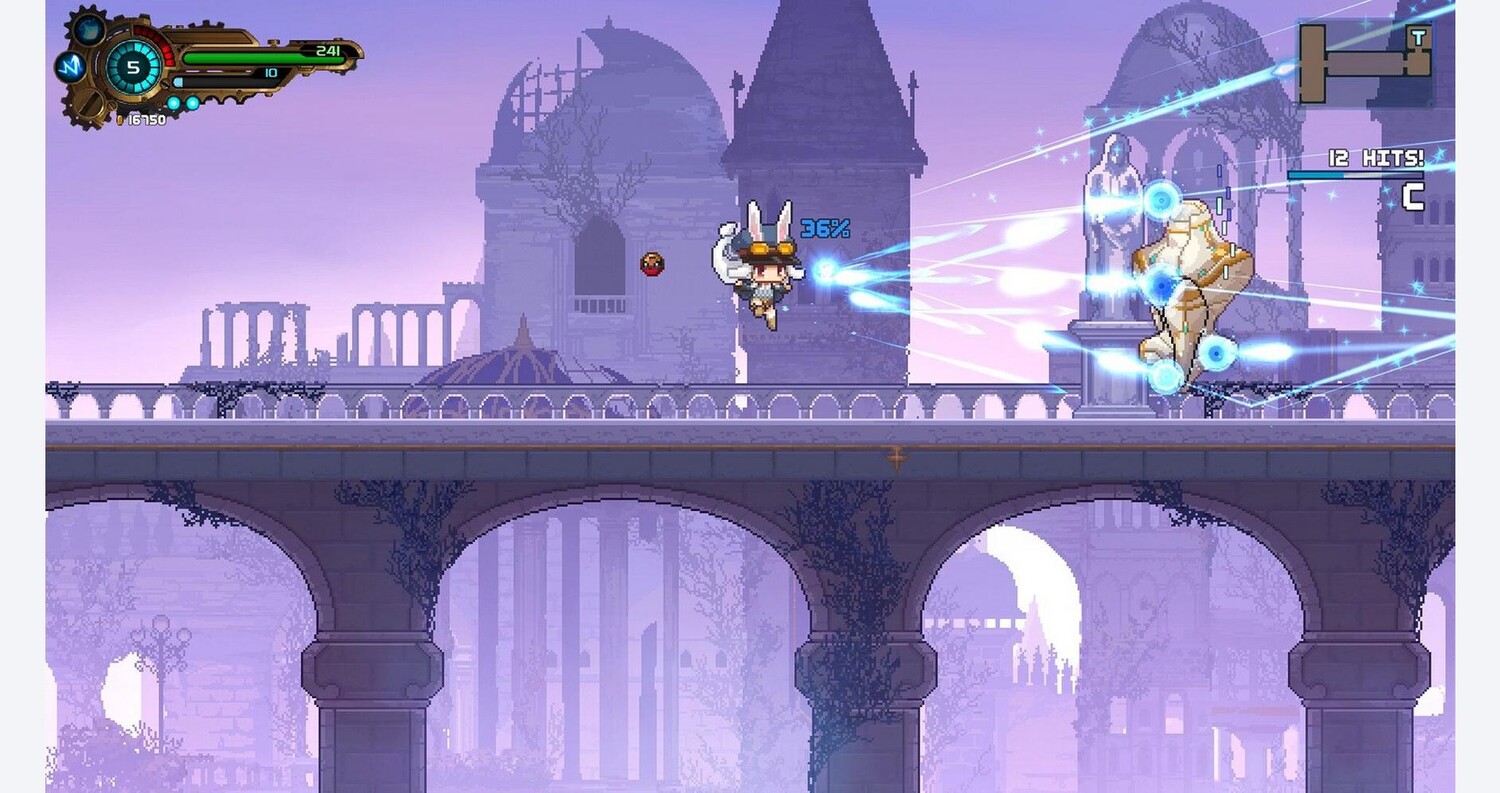This screenshot has width=1500, height=793.
Task: Click the cyan dial showing level 5
Action: tap(133, 68)
